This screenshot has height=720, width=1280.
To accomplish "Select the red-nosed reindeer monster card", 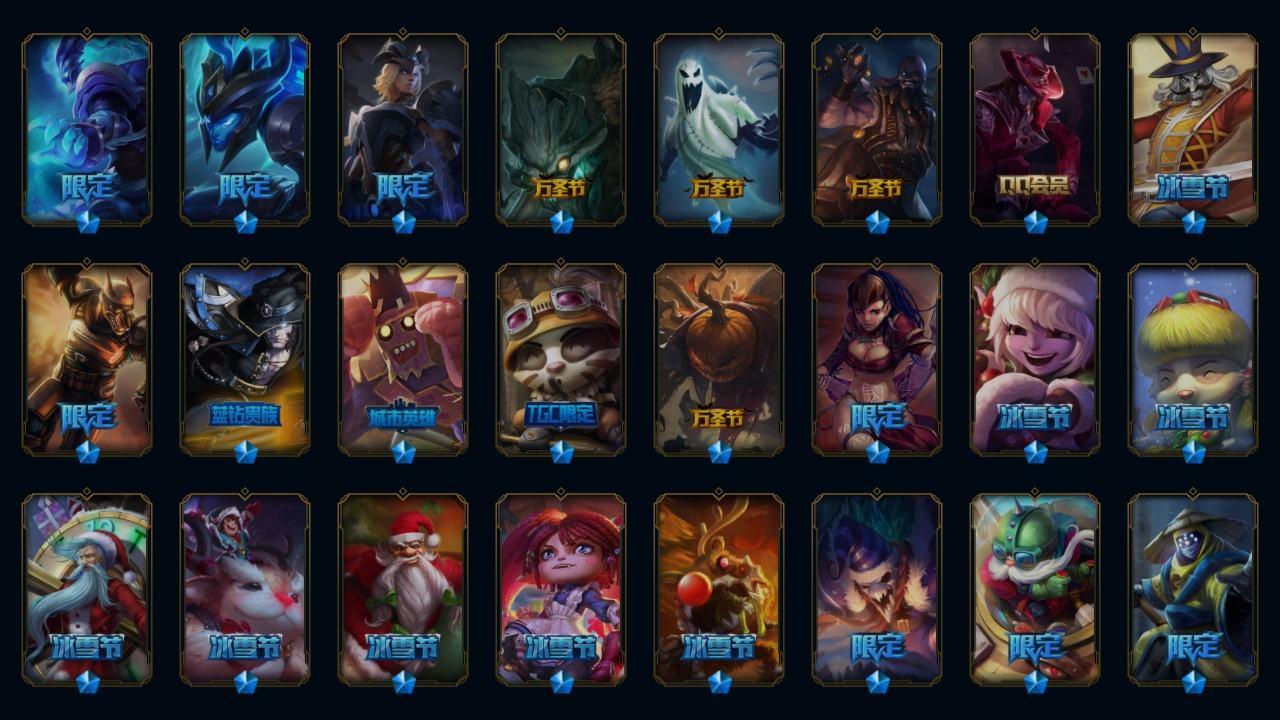I will tap(719, 588).
